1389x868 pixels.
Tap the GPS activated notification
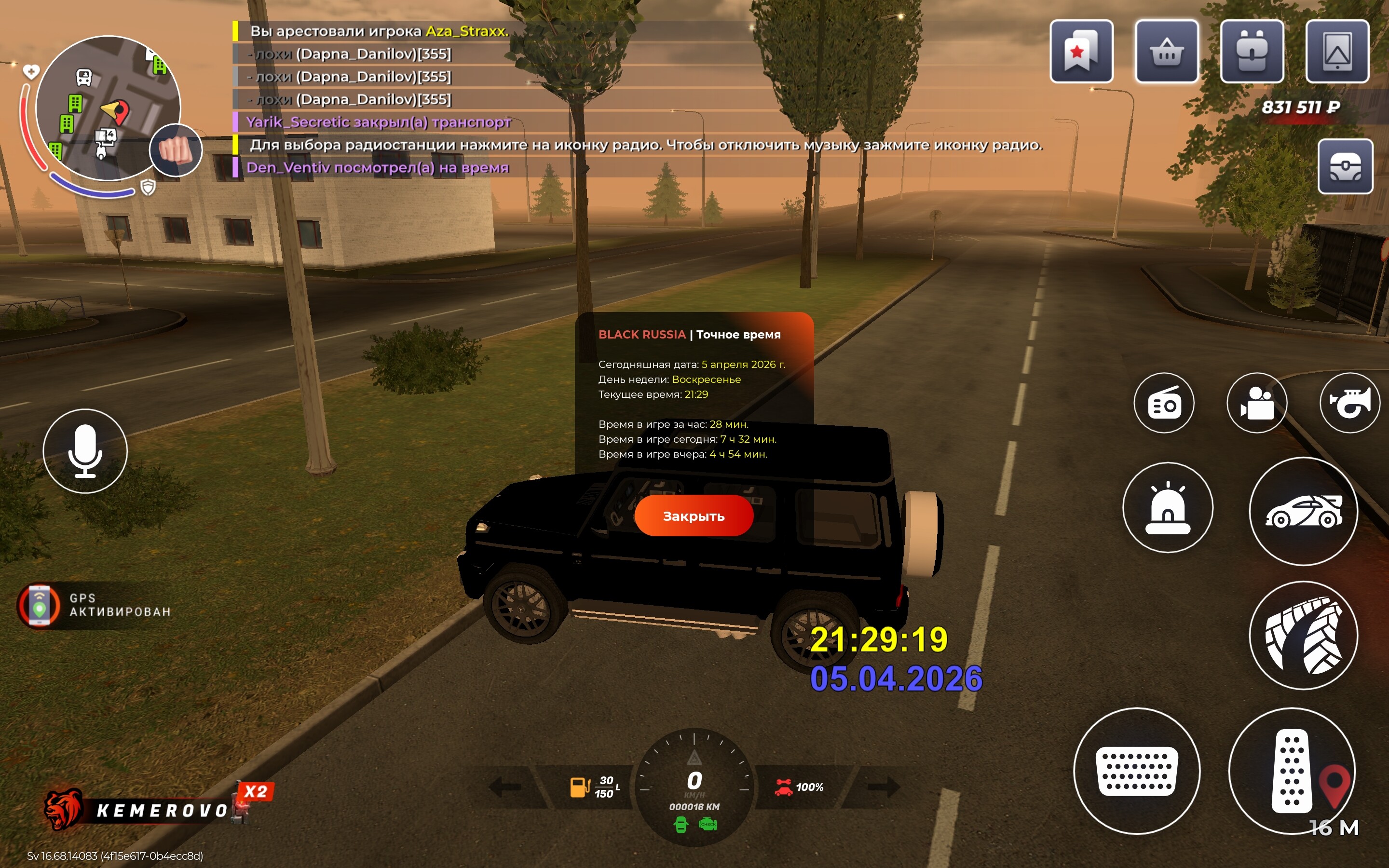[x=95, y=605]
